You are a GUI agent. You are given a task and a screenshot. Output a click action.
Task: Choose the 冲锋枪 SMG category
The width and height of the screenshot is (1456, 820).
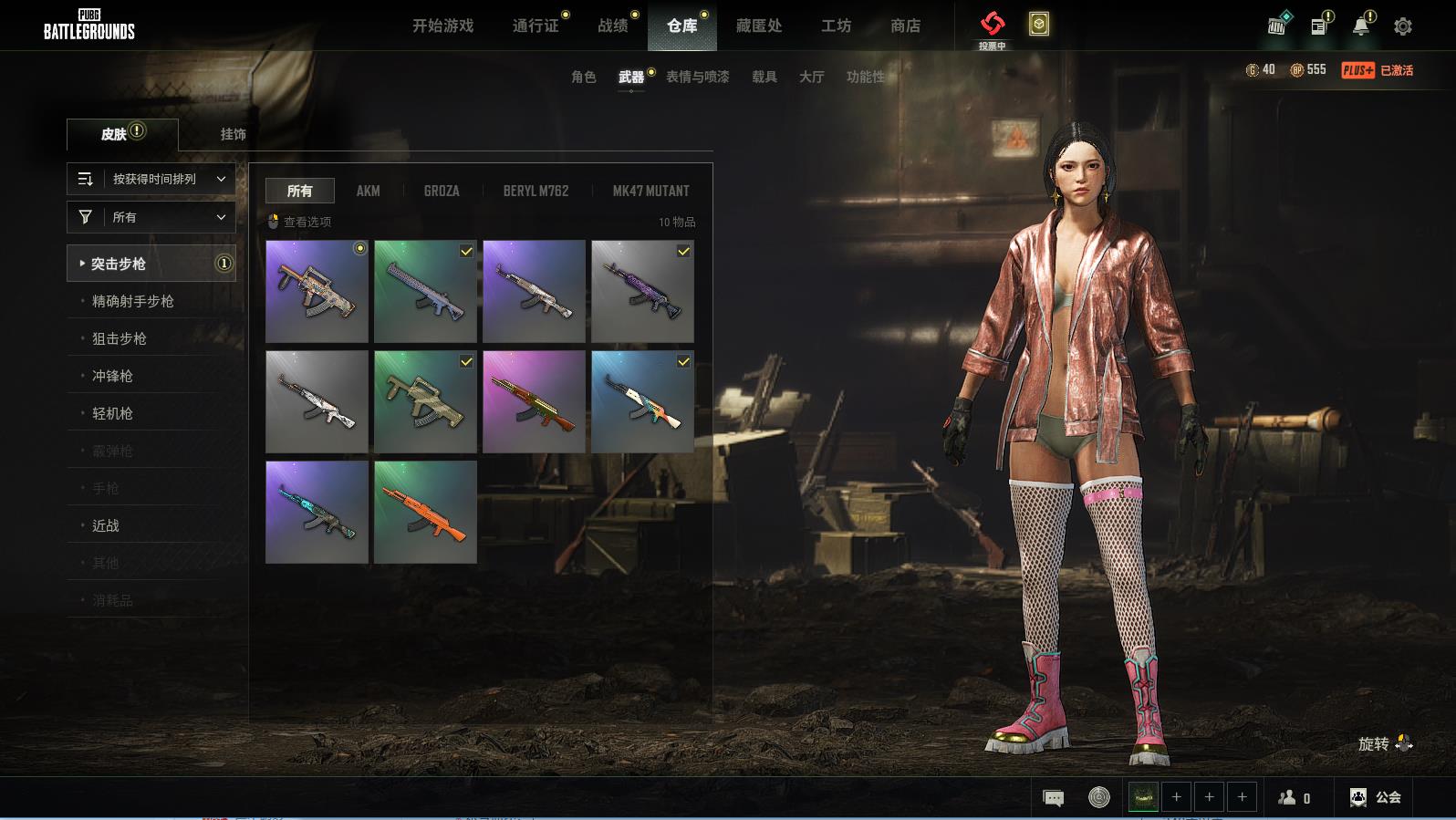[112, 376]
